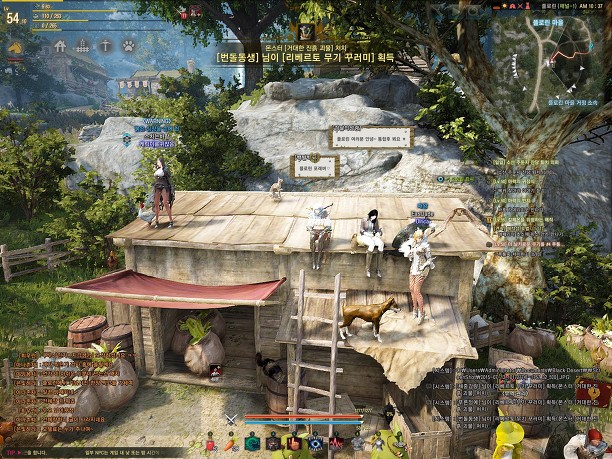Open the paw print pet icon
This screenshot has height=459, width=612.
tap(129, 46)
